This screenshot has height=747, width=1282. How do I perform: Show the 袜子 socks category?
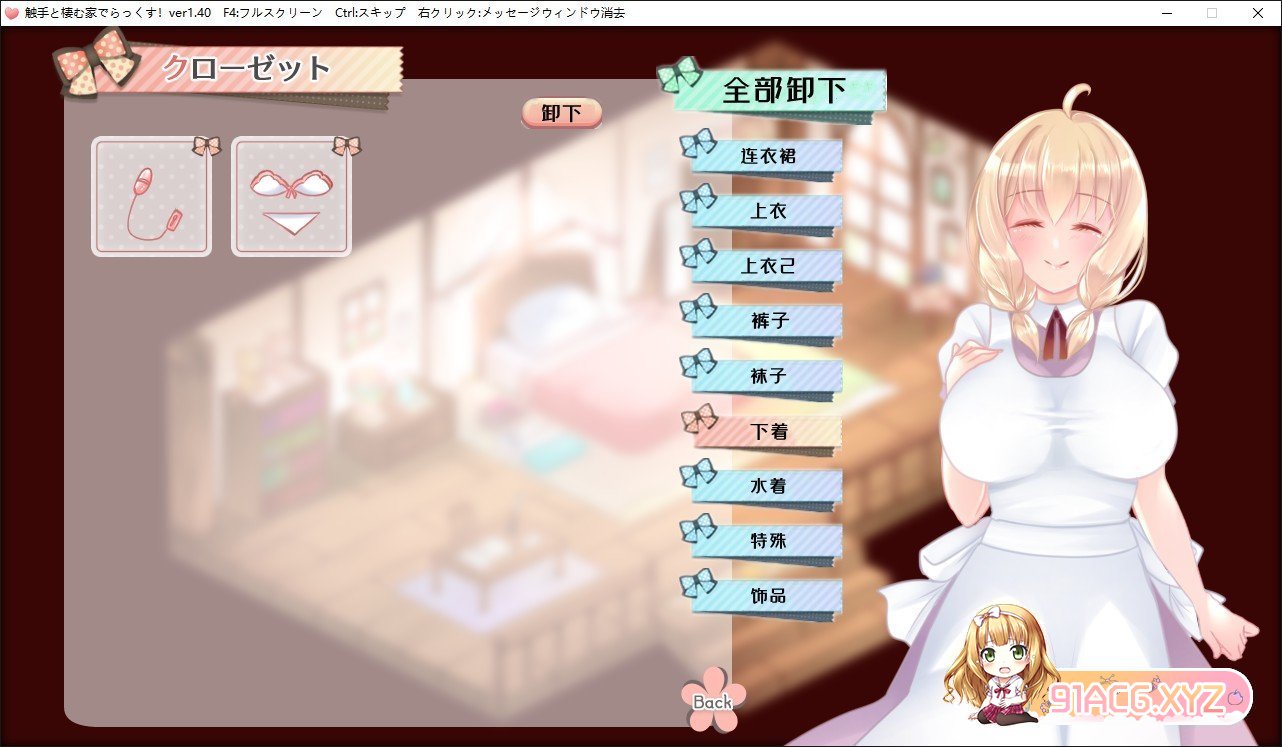point(767,376)
